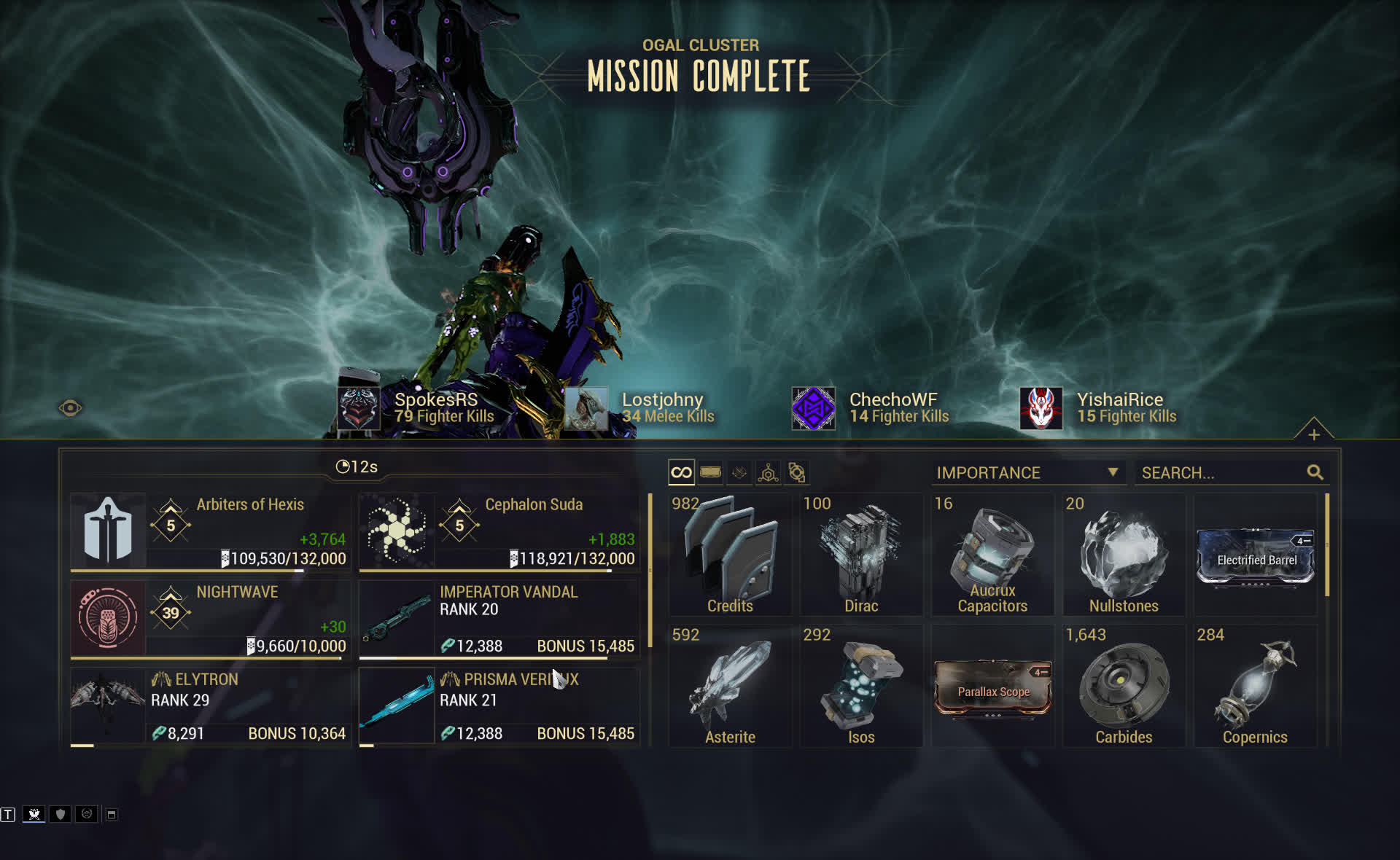
Task: Switch to the mods card filter tab
Action: (710, 472)
